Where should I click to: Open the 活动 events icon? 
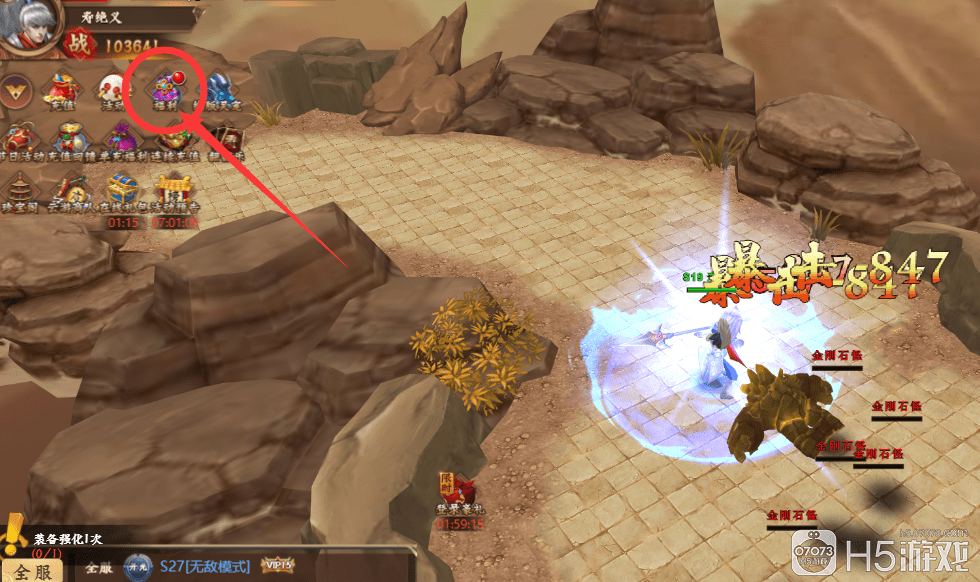[x=113, y=91]
